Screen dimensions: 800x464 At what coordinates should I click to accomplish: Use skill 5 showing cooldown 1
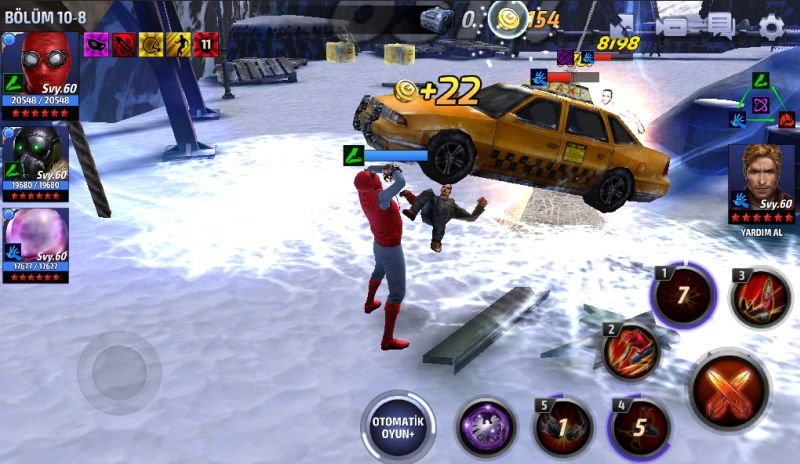tap(562, 428)
